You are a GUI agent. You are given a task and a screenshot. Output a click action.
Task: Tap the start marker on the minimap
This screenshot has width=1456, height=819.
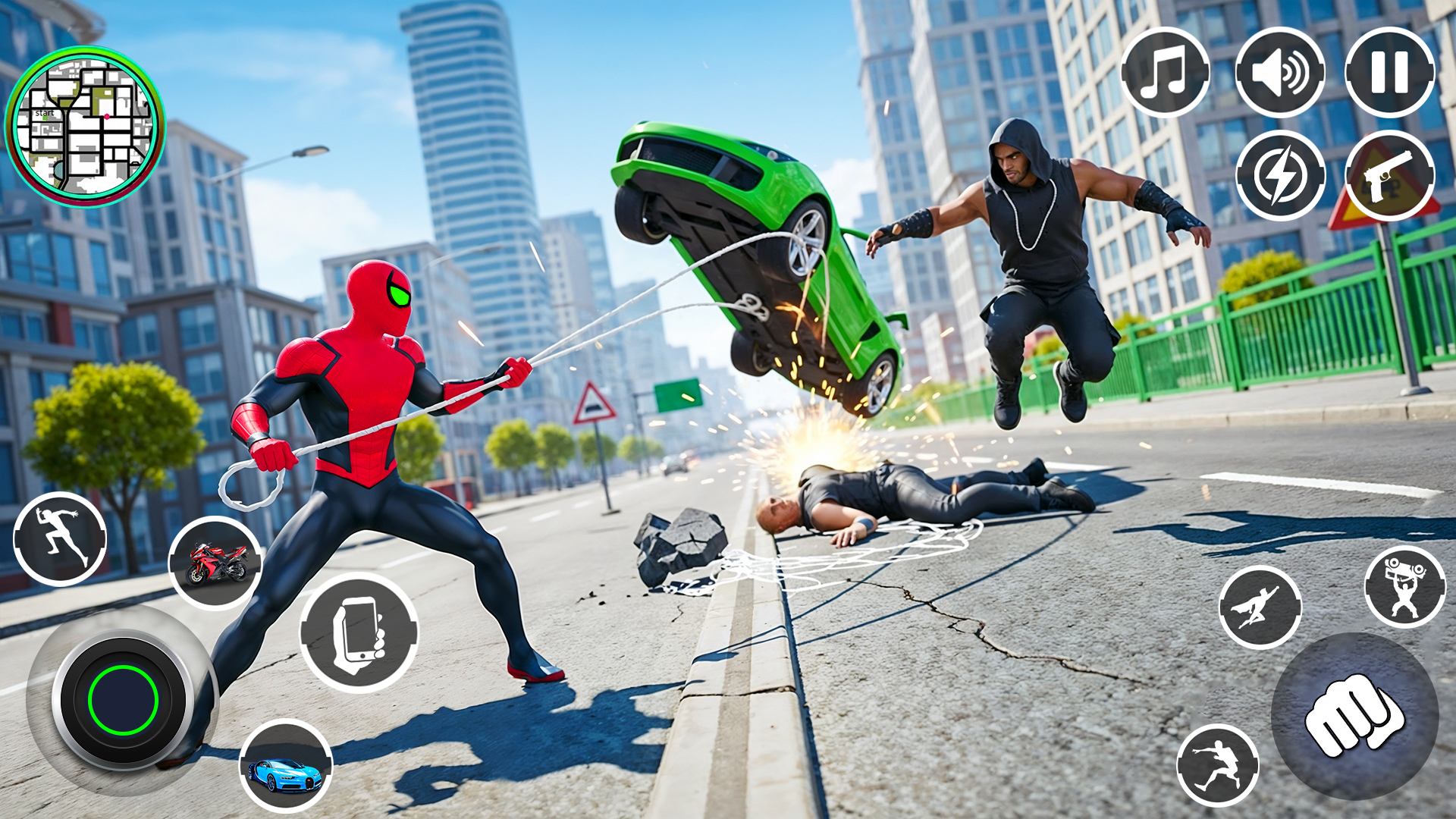(44, 112)
